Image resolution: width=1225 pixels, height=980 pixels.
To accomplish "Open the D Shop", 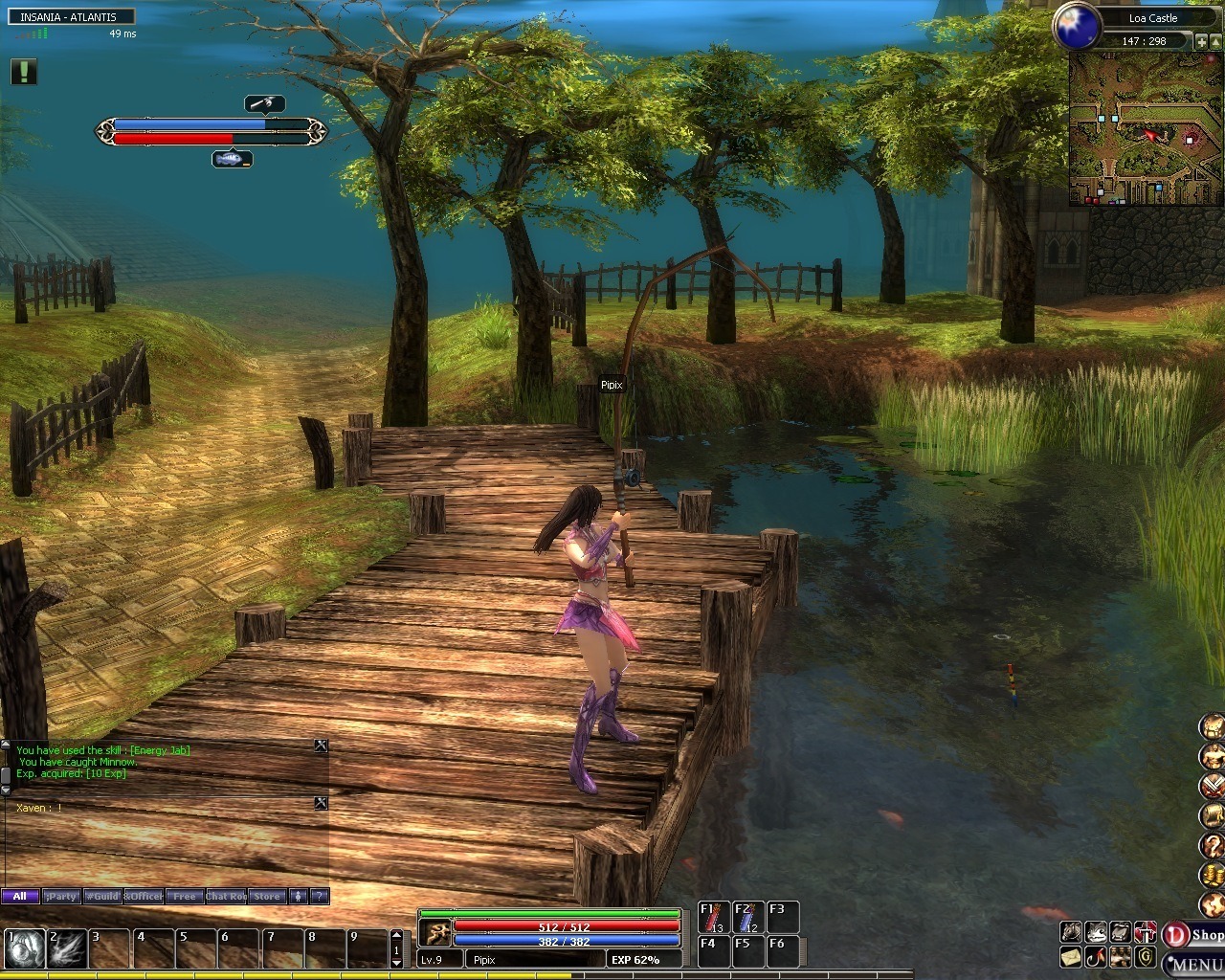I will (1193, 935).
